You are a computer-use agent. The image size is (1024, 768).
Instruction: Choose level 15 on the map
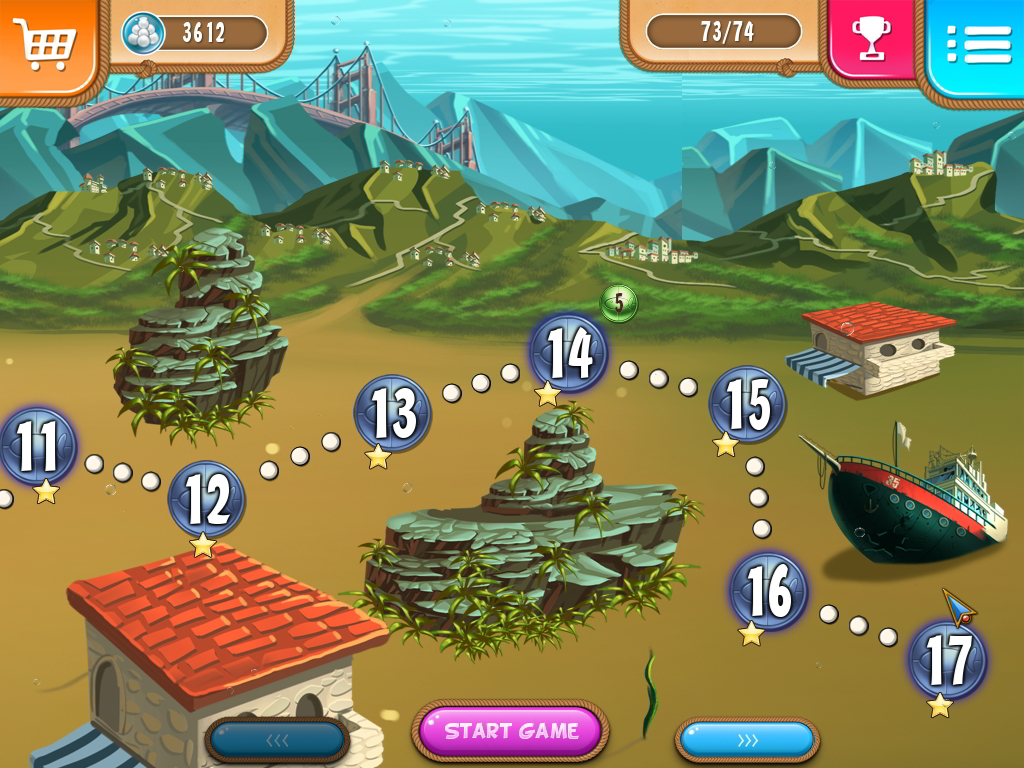pos(746,403)
